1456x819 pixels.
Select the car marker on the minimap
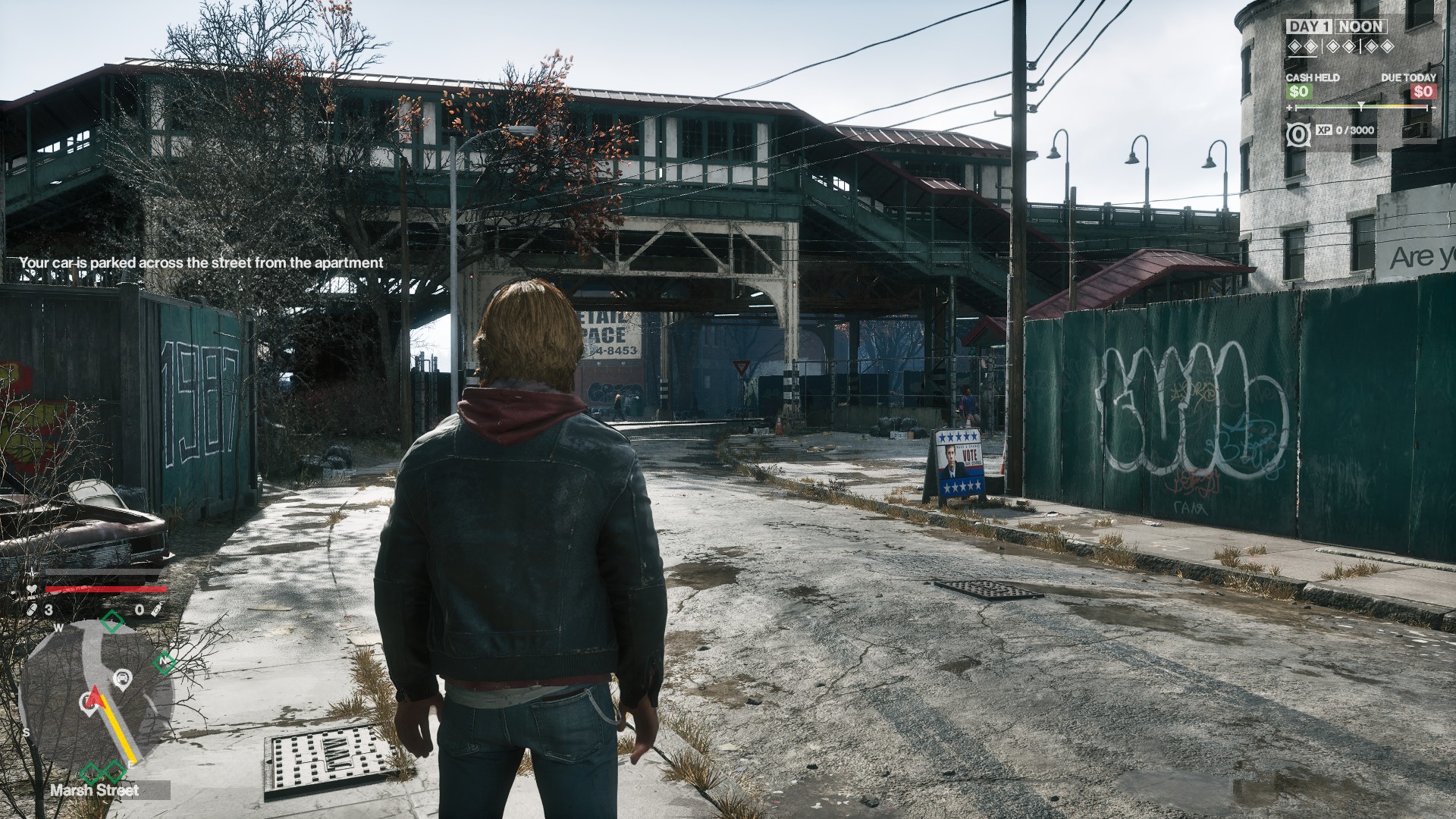121,676
